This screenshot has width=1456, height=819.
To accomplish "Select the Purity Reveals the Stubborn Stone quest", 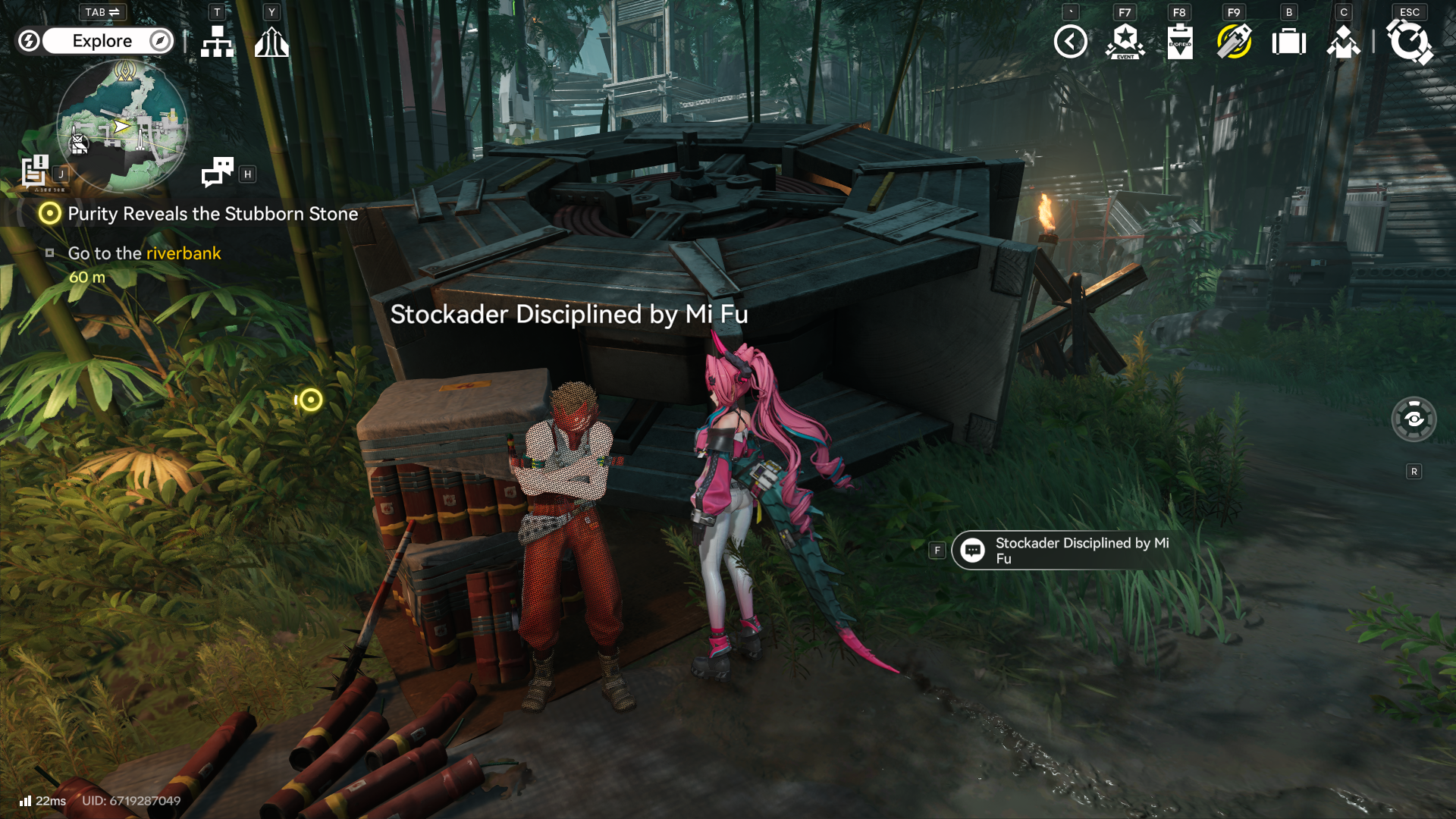I will pyautogui.click(x=212, y=214).
